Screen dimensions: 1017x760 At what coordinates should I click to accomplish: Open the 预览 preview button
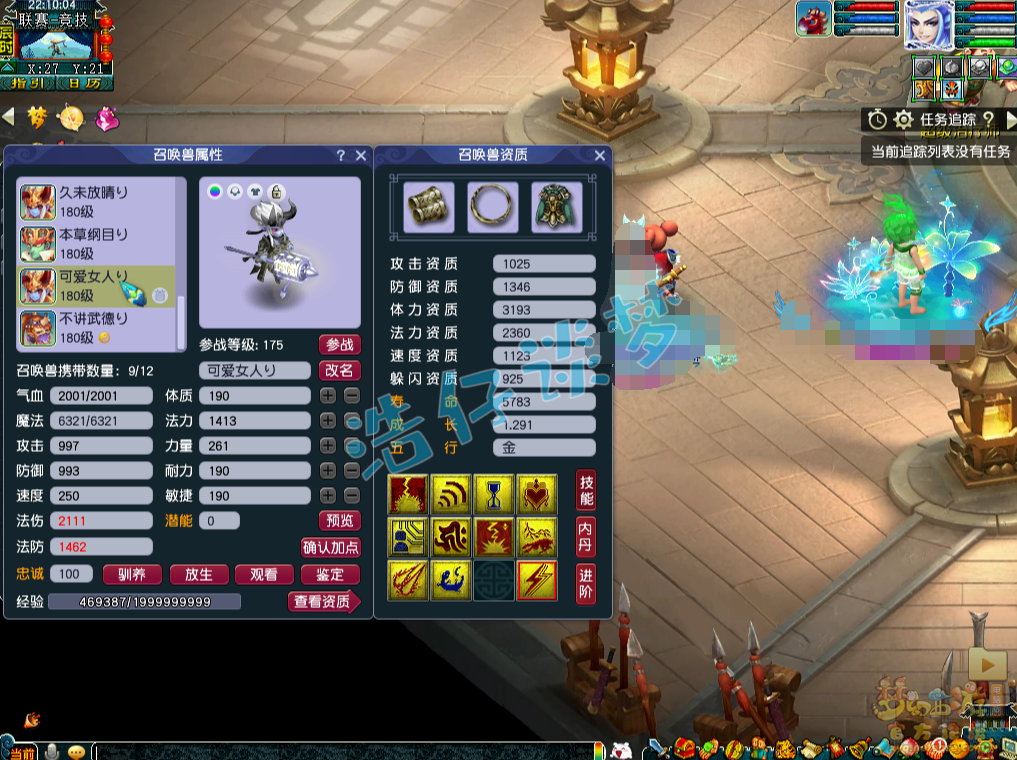tap(340, 520)
